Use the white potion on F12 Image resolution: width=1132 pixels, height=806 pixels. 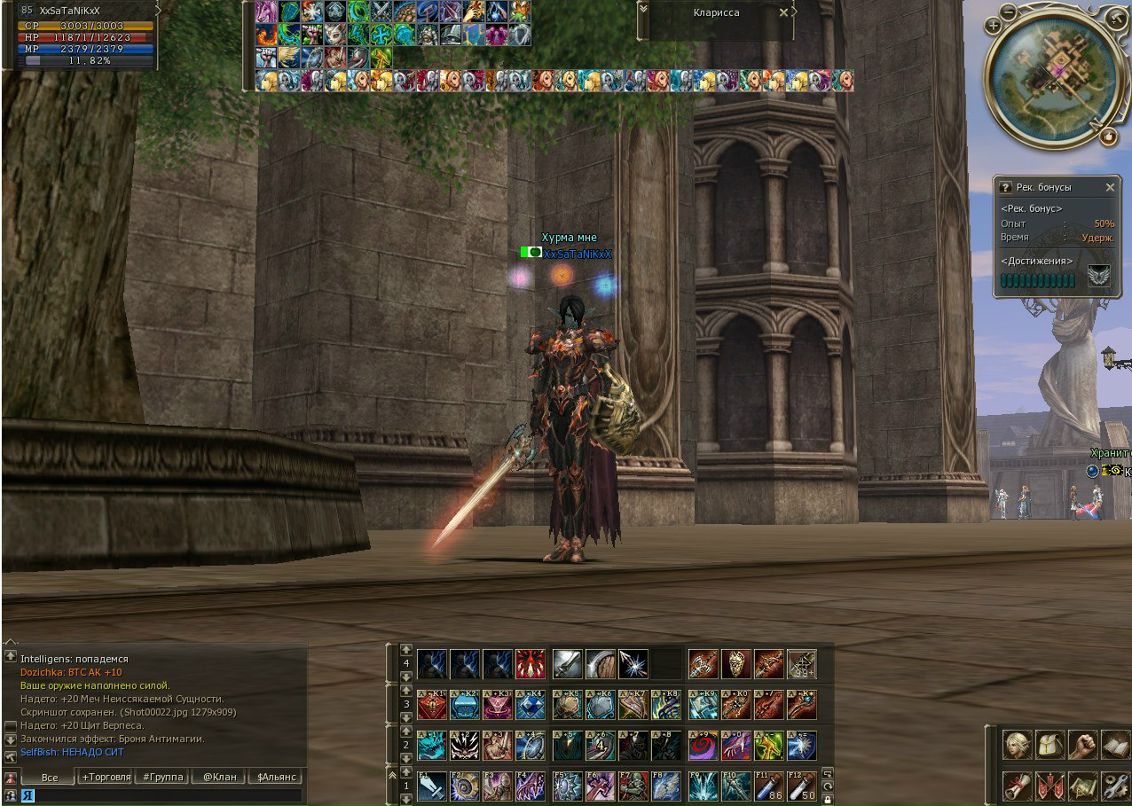tap(801, 785)
